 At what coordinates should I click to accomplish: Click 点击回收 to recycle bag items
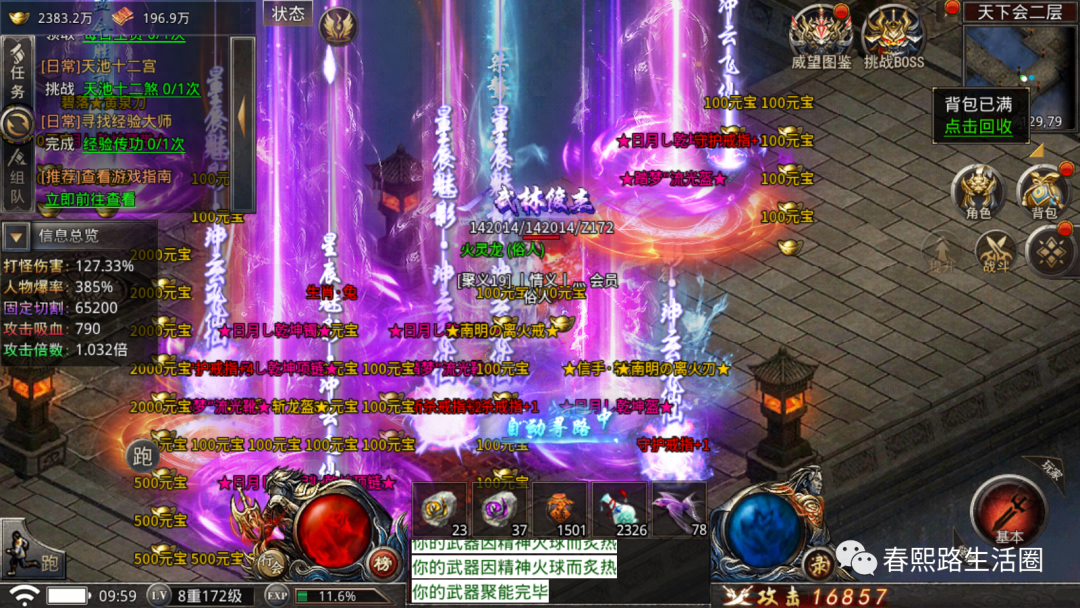(978, 127)
